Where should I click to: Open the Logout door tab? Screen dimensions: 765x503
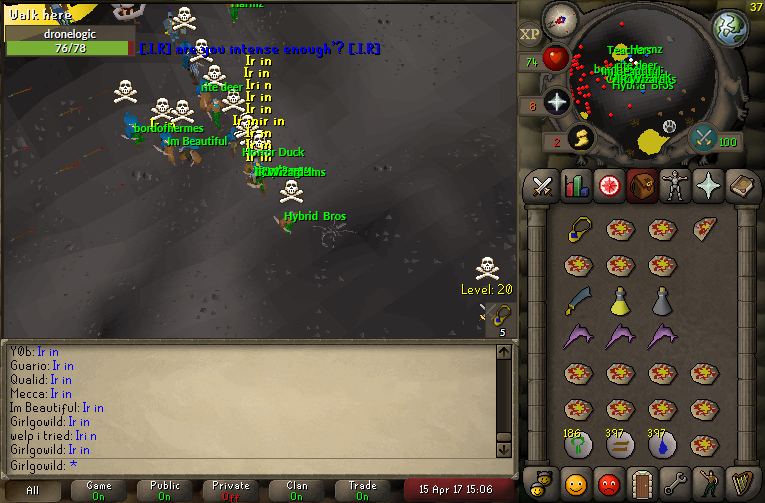pyautogui.click(x=641, y=484)
